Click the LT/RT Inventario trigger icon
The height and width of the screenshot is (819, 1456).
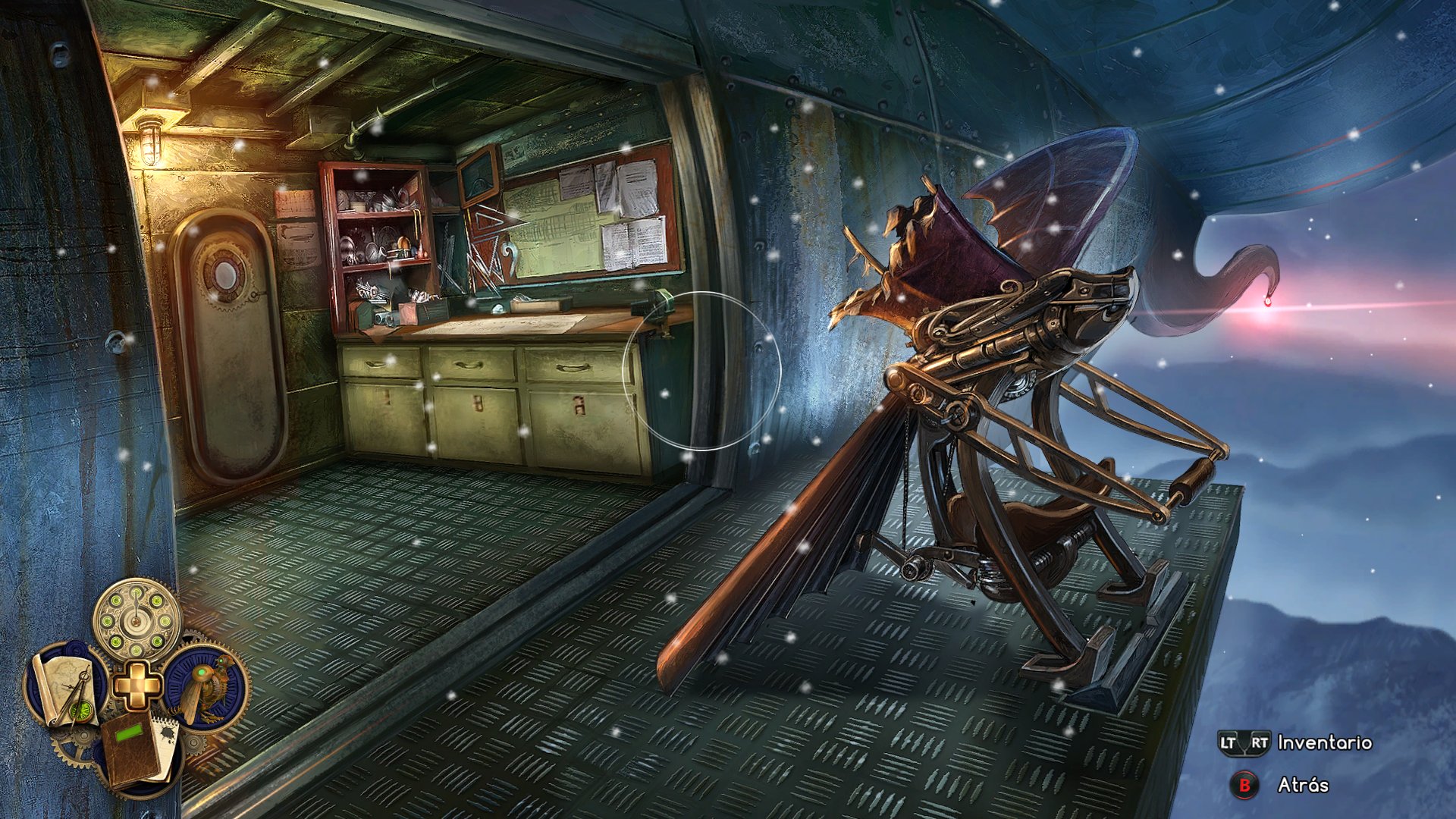[x=1244, y=742]
